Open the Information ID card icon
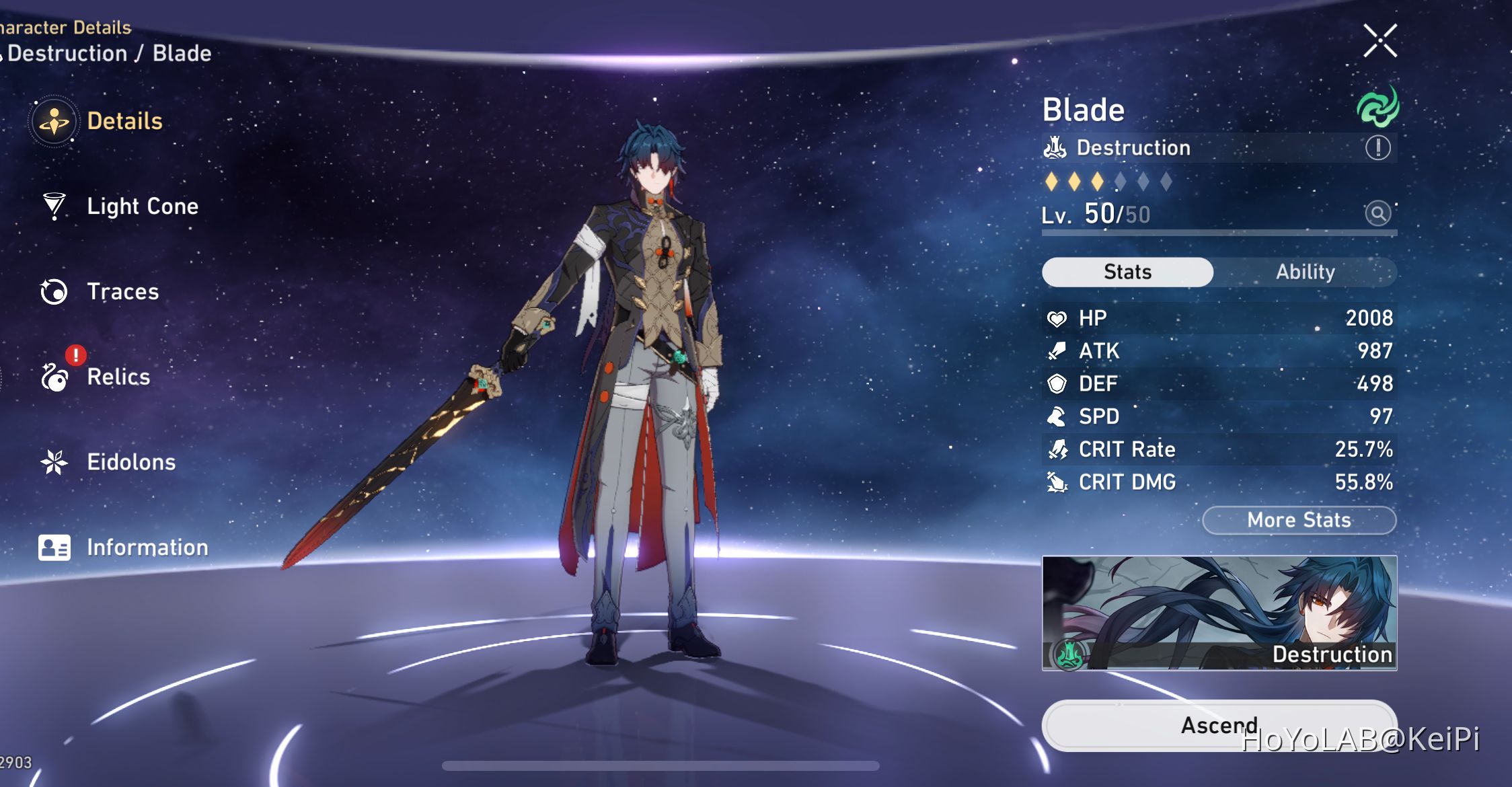 tap(54, 547)
